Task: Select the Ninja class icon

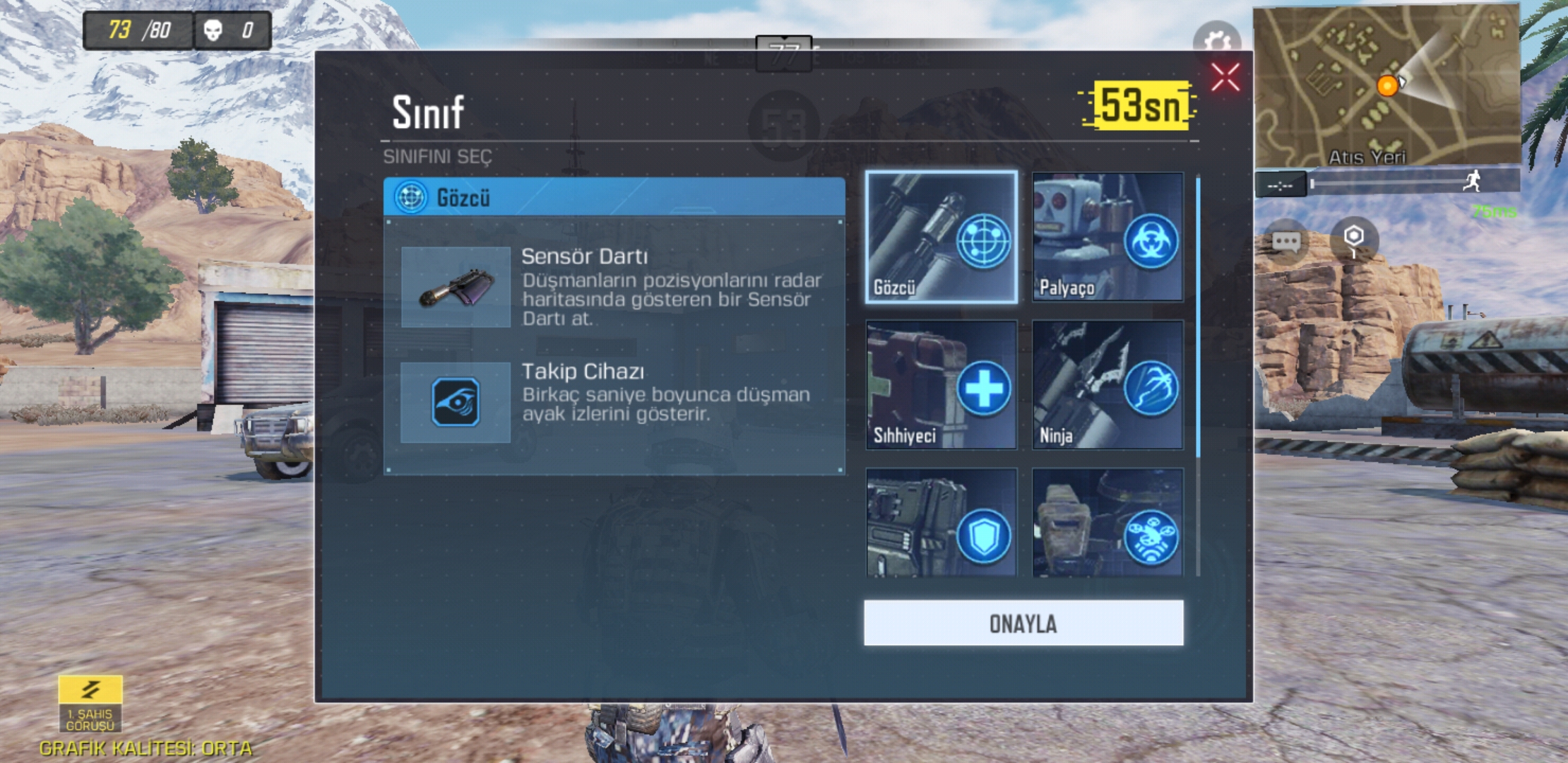Action: click(1107, 385)
